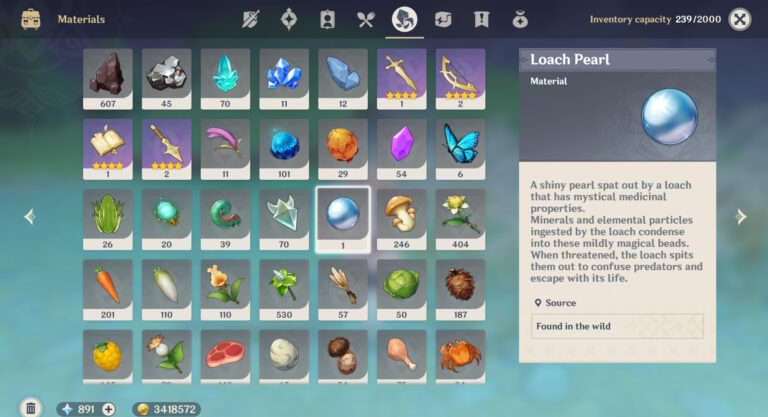This screenshot has height=417, width=768.
Task: Open the trash can delete button
Action: pos(31,408)
